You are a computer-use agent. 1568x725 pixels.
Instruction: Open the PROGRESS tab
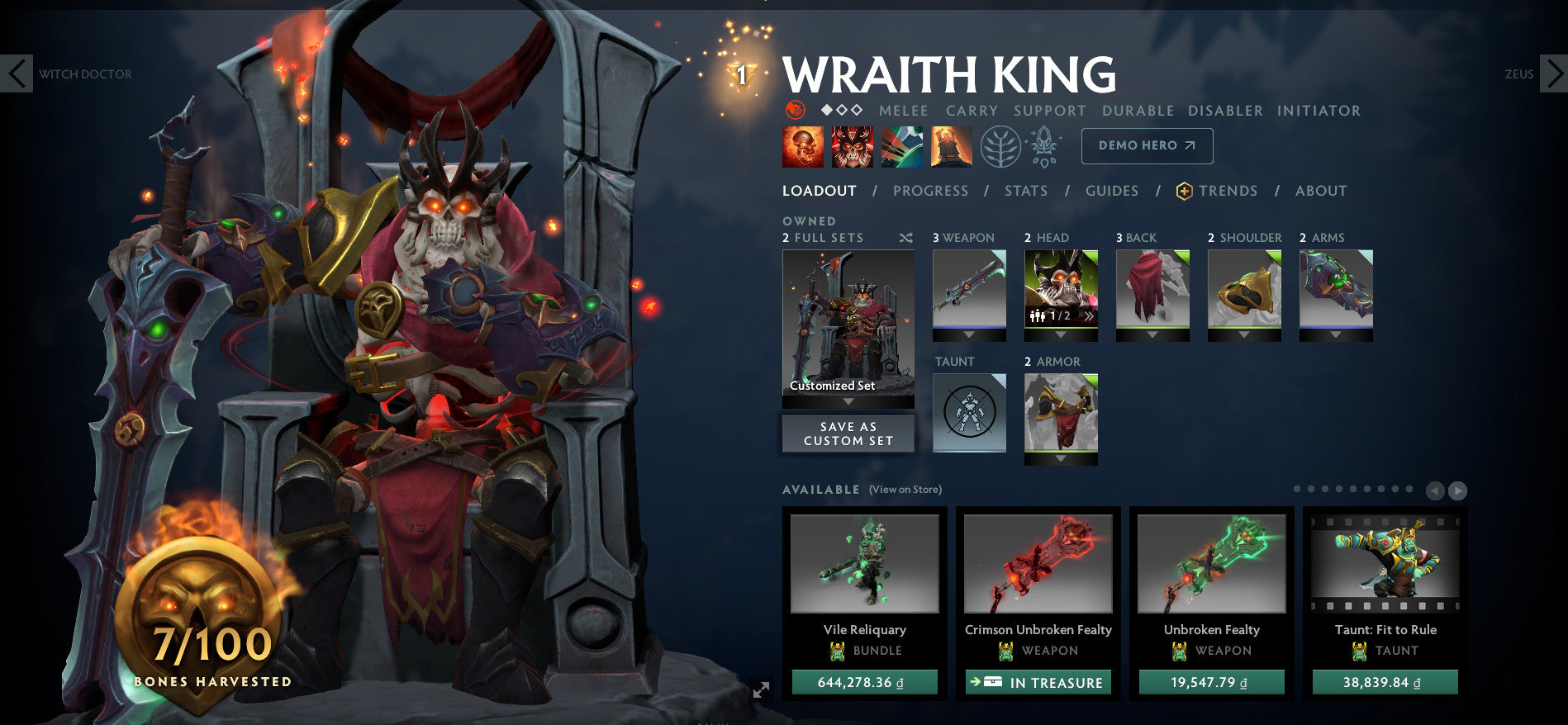click(930, 191)
